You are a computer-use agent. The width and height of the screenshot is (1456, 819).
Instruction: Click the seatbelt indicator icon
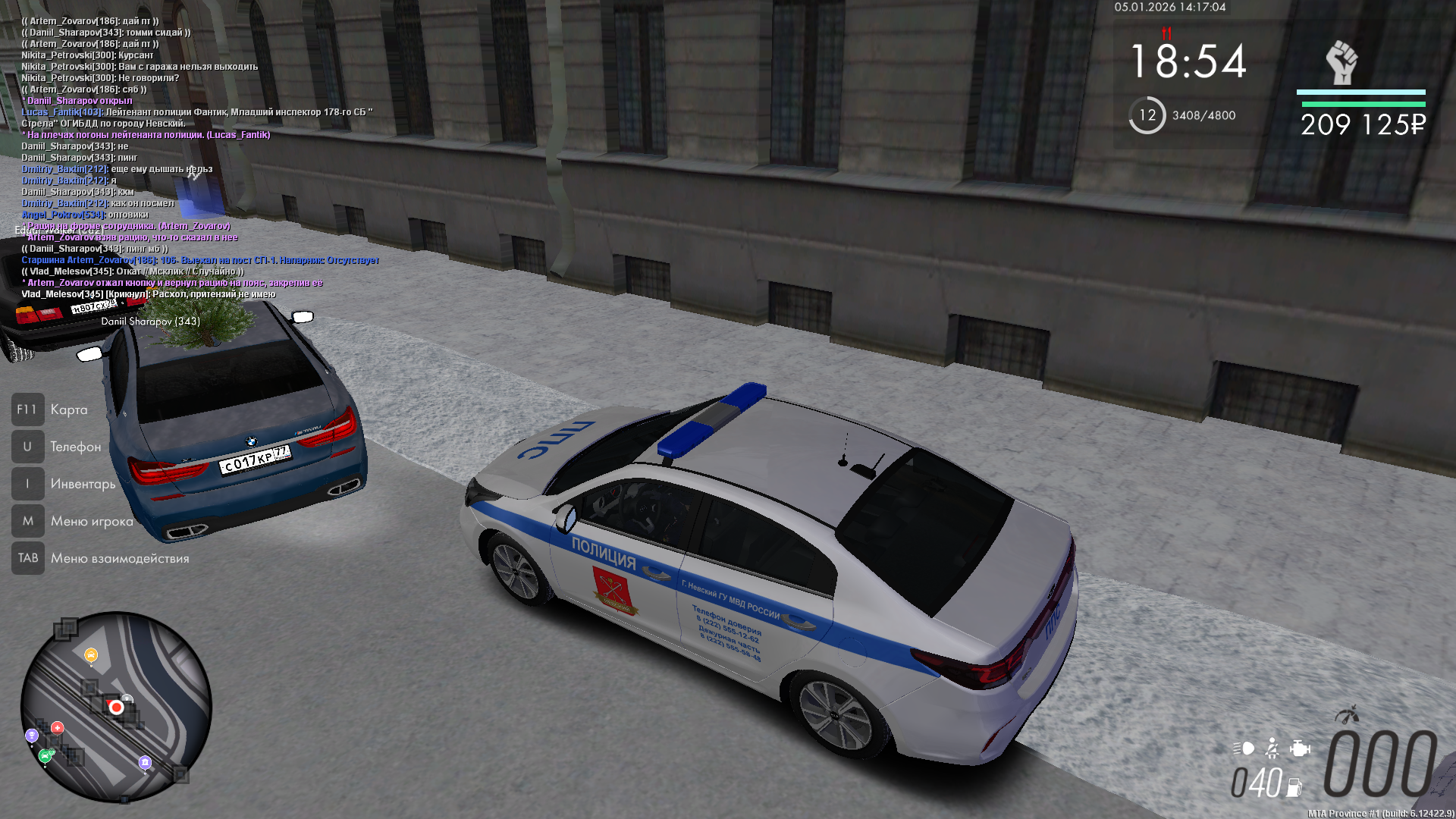[x=1272, y=749]
